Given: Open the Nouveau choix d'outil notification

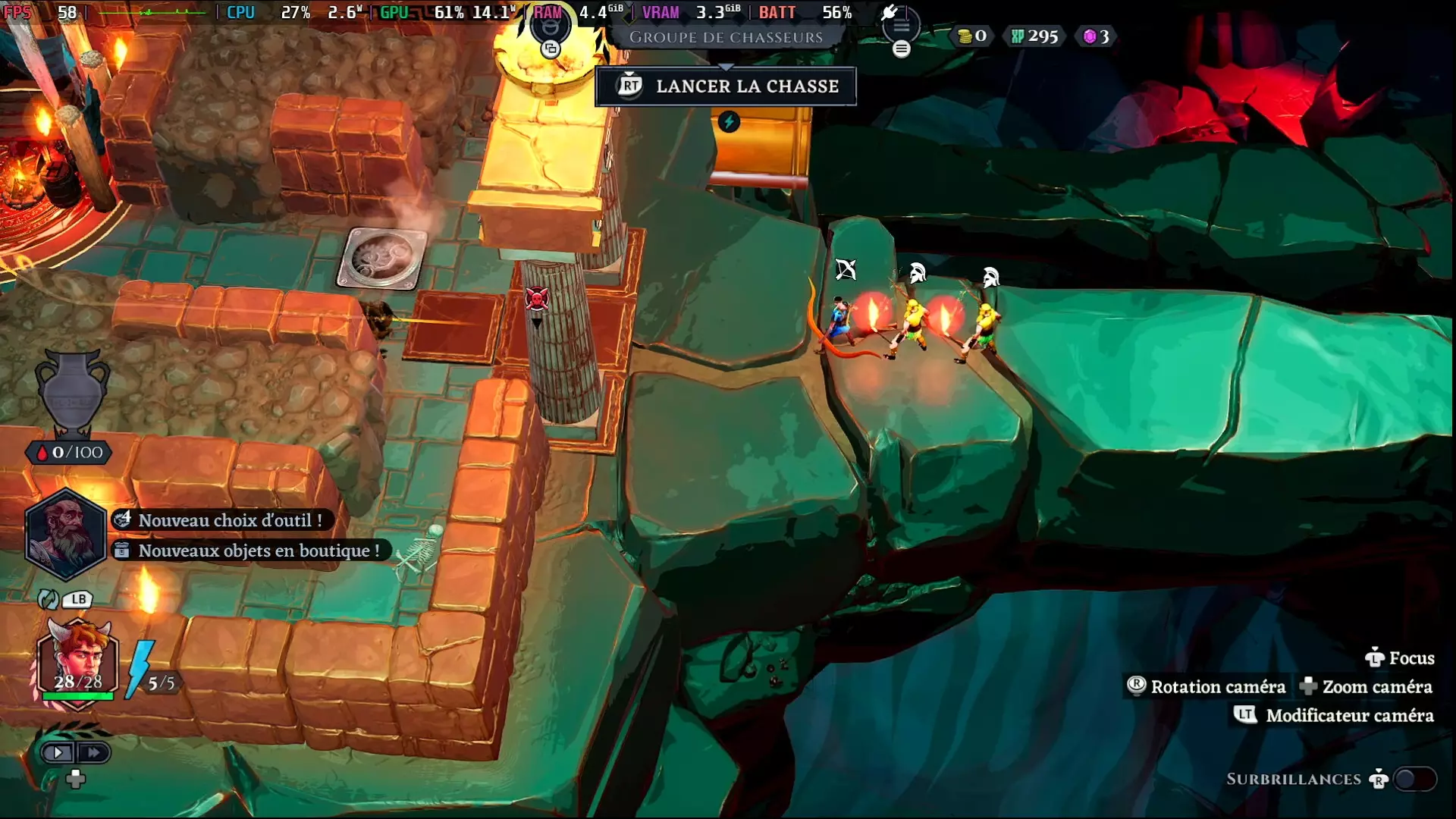Looking at the screenshot, I should [221, 520].
